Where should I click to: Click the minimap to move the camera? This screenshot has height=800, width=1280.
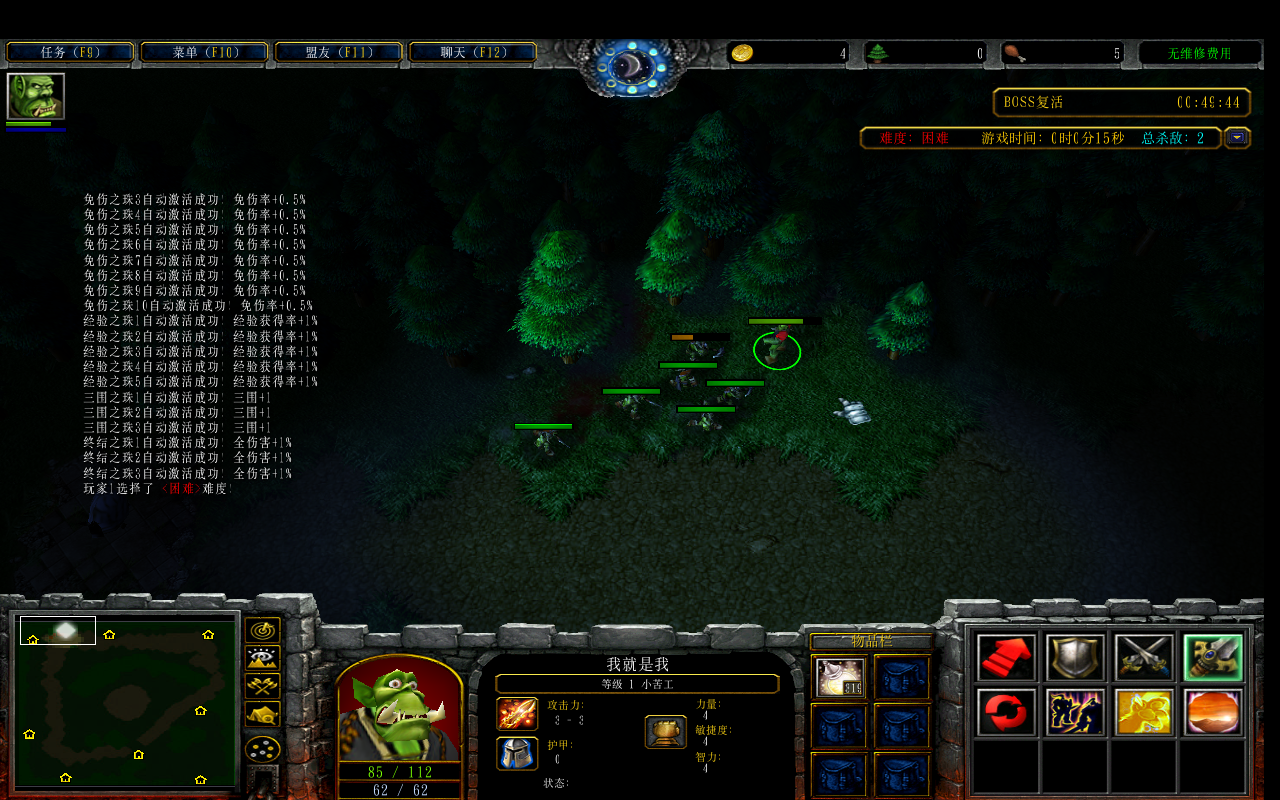click(x=125, y=700)
